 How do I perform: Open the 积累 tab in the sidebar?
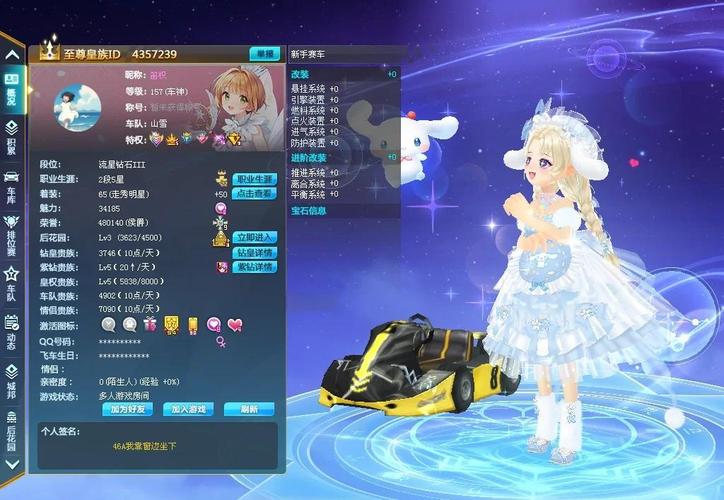point(11,136)
